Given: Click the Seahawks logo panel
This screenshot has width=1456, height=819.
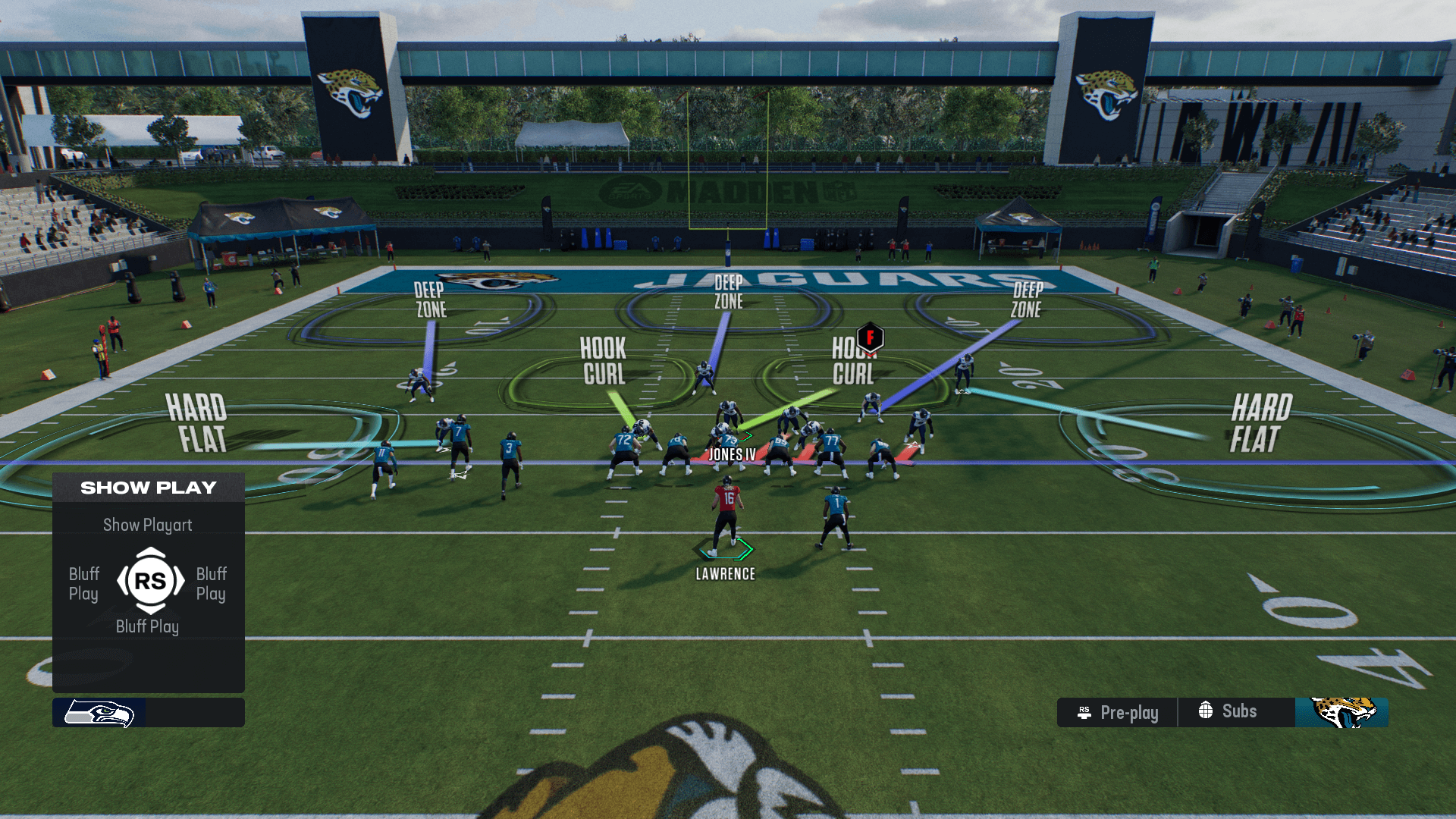Looking at the screenshot, I should (x=99, y=713).
